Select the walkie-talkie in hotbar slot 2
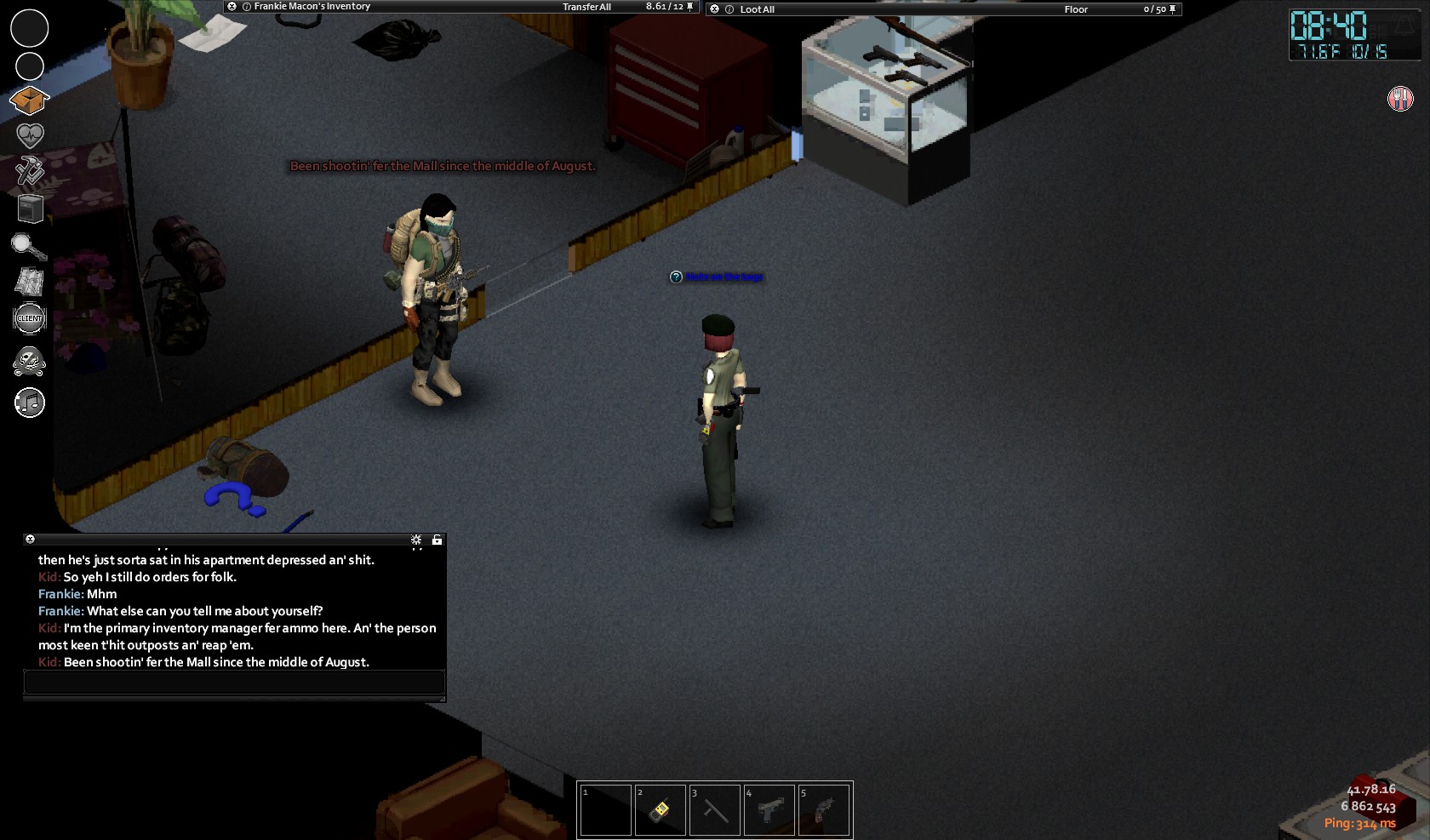1430x840 pixels. click(x=660, y=810)
